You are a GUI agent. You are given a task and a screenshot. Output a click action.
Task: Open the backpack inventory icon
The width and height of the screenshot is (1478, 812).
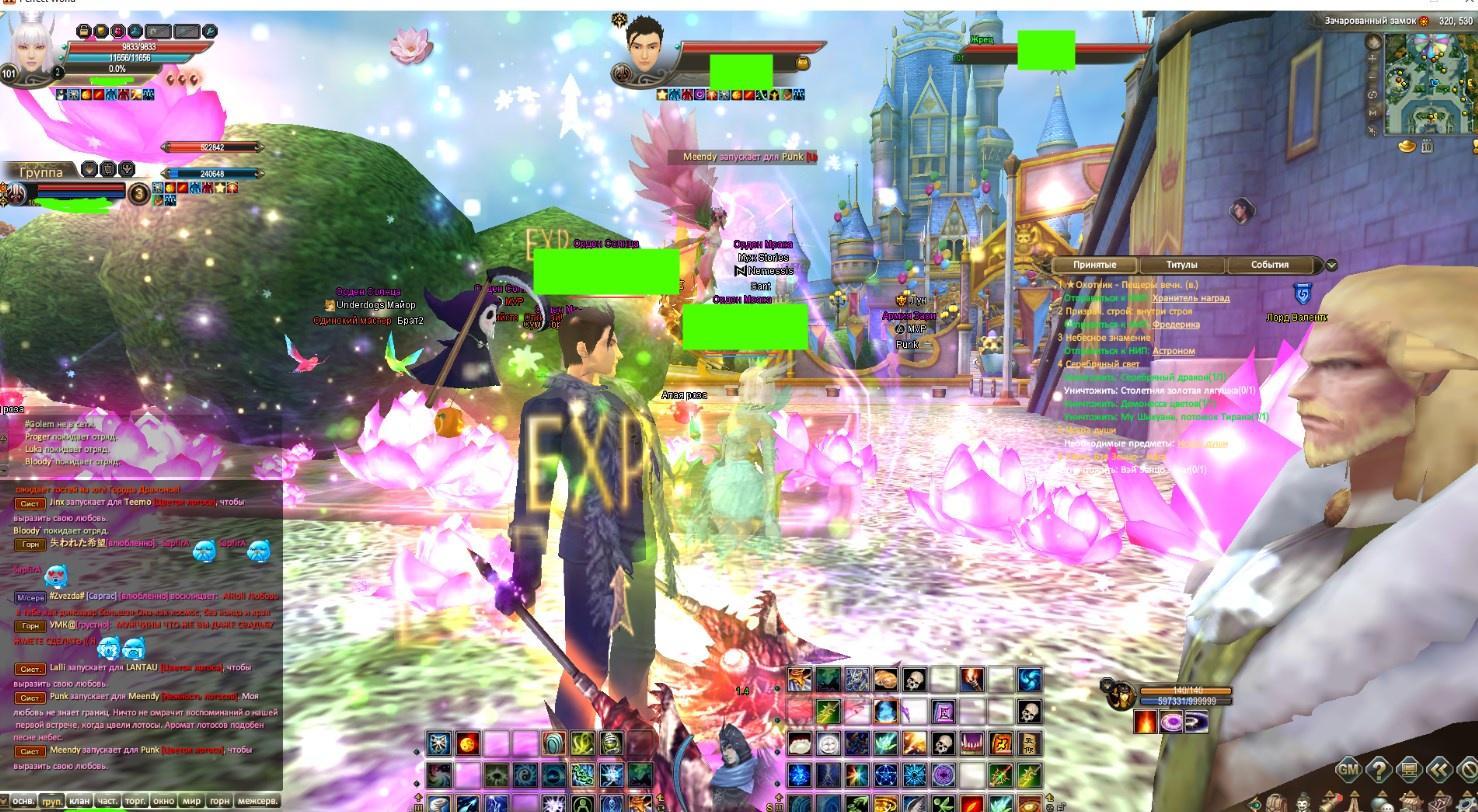[1276, 803]
